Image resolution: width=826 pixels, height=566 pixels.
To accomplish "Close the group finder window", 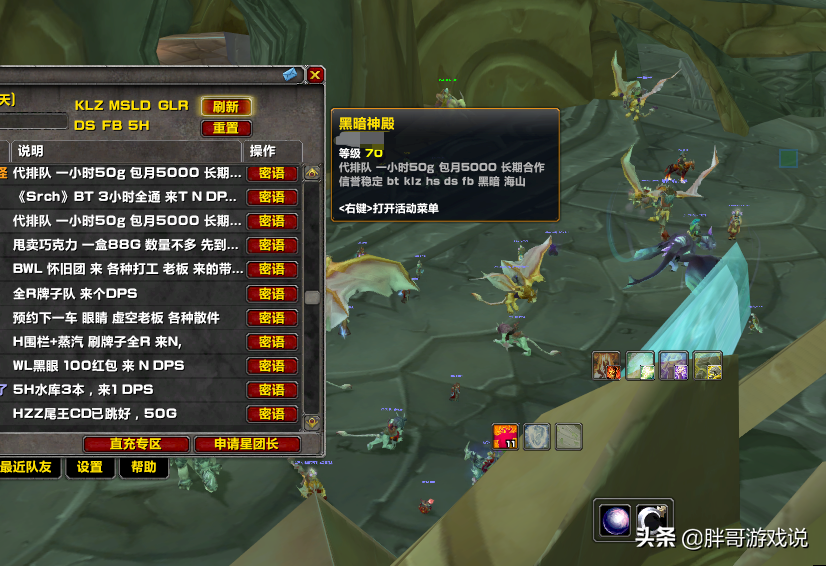I will point(315,75).
